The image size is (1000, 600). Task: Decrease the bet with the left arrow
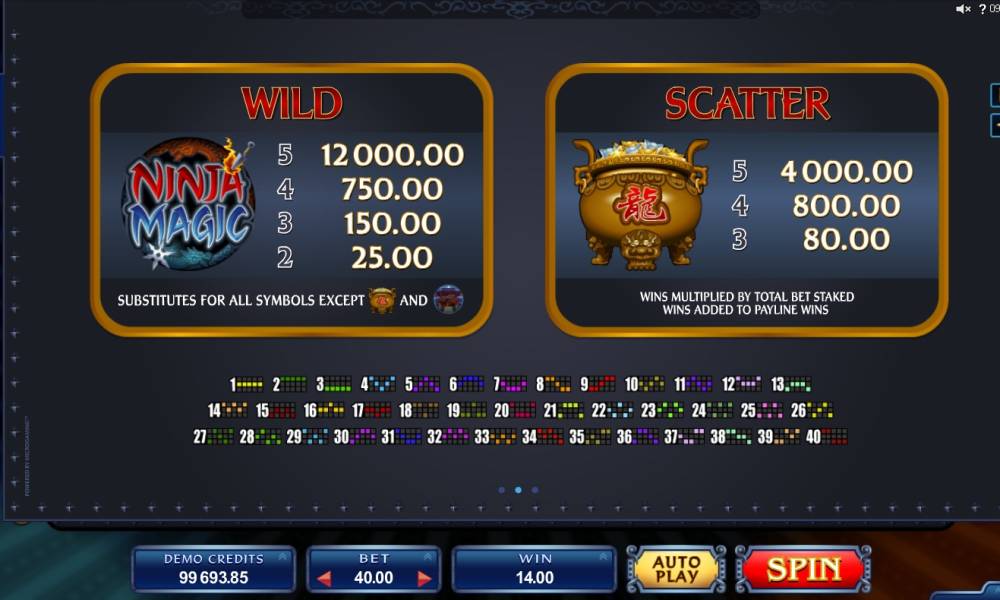(x=323, y=578)
